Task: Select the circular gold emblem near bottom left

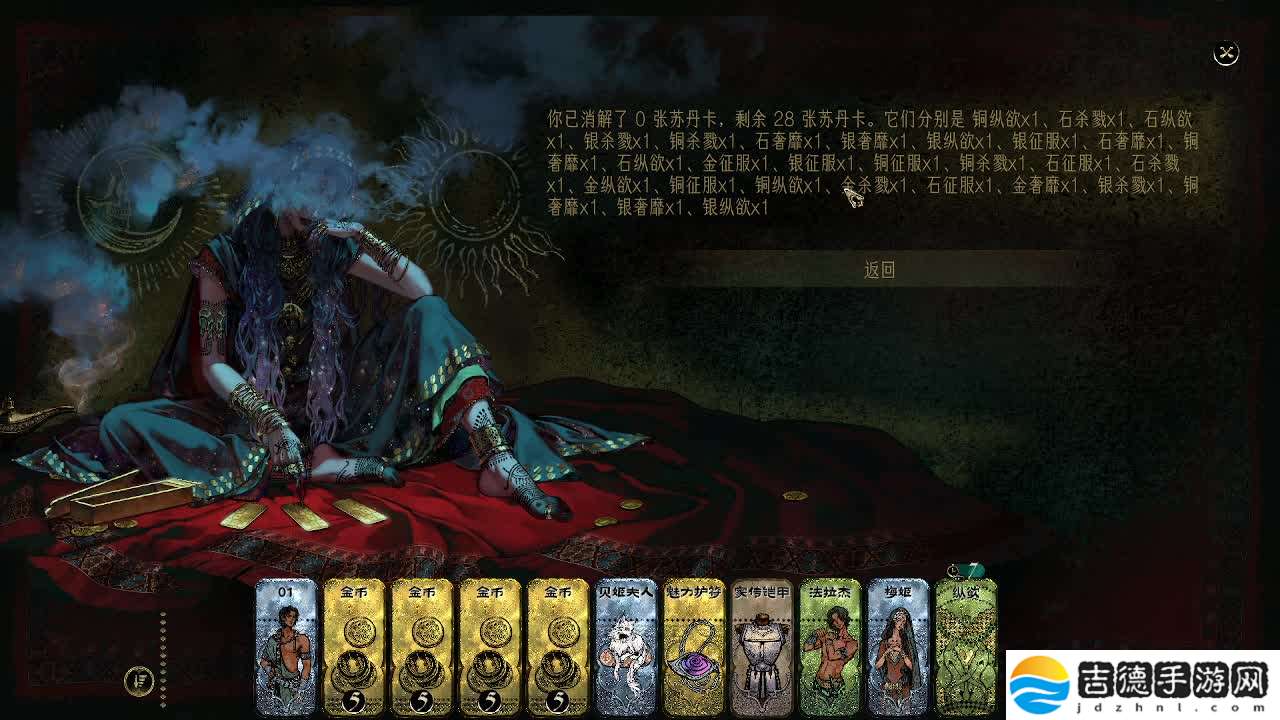Action: 139,681
